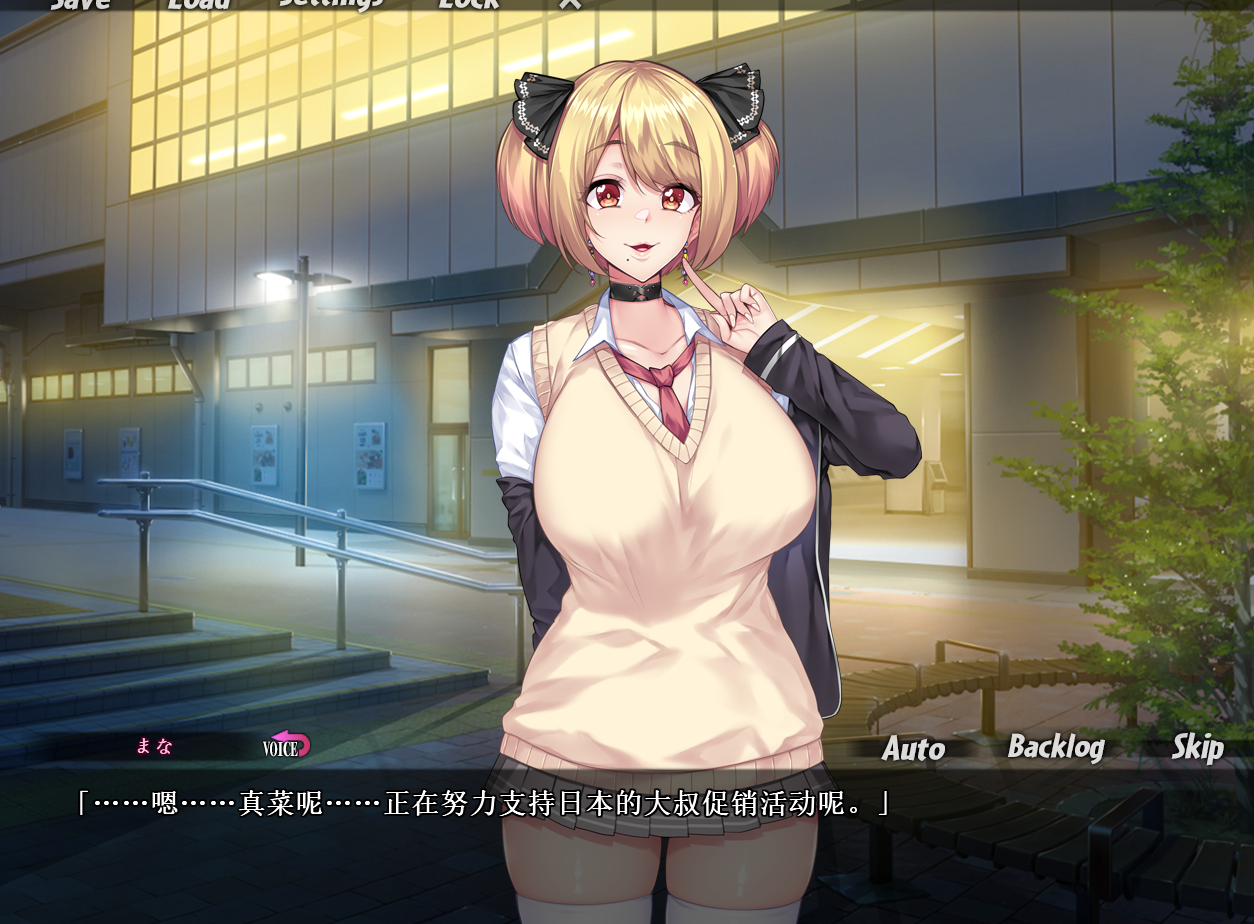1254x924 pixels.
Task: Activate Skip mode
Action: click(1197, 747)
